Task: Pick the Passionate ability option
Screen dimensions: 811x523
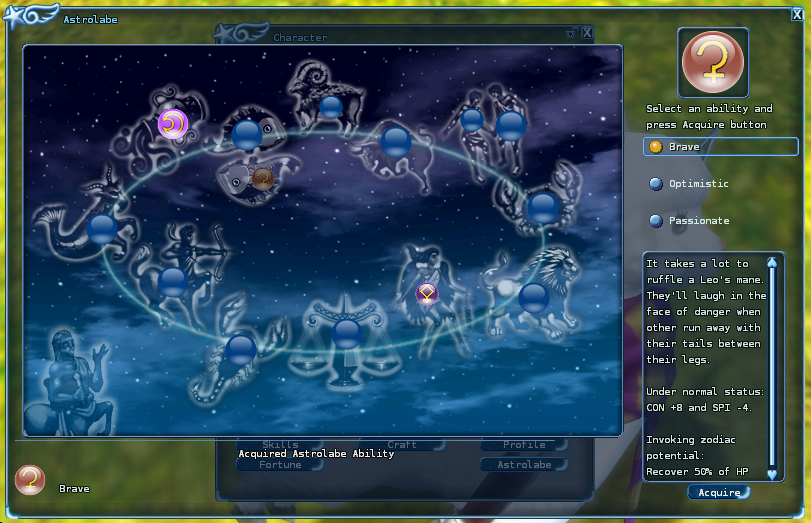Action: coord(698,221)
